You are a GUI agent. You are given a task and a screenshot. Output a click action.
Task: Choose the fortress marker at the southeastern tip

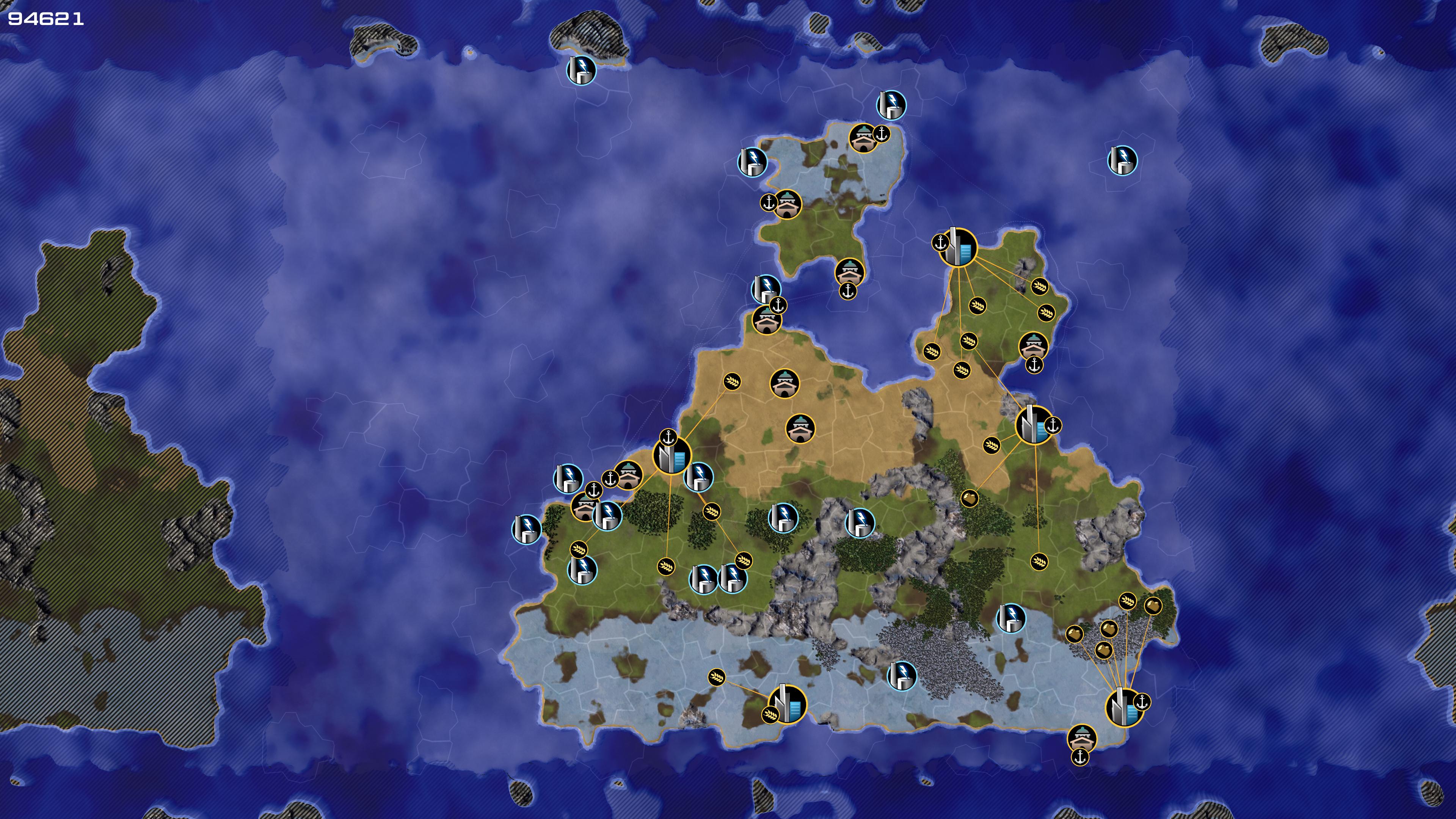click(x=1081, y=737)
